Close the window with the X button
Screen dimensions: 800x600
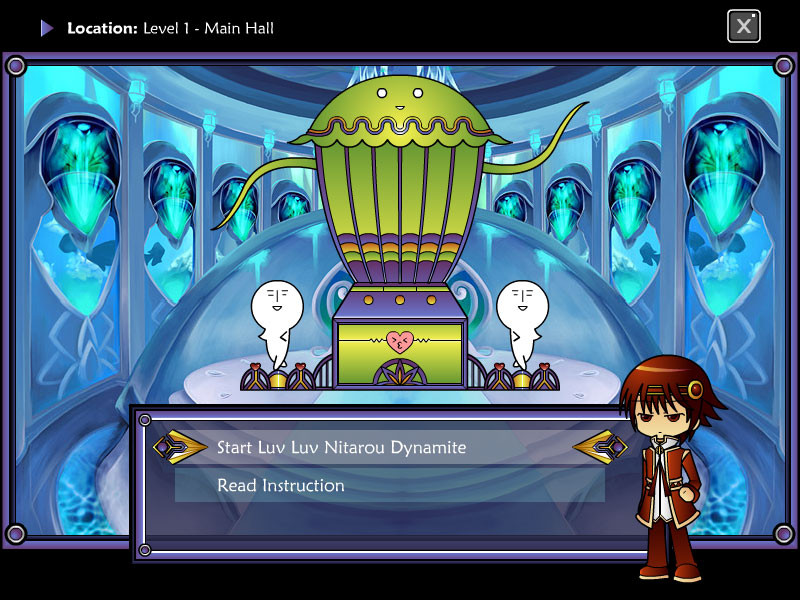click(x=743, y=26)
